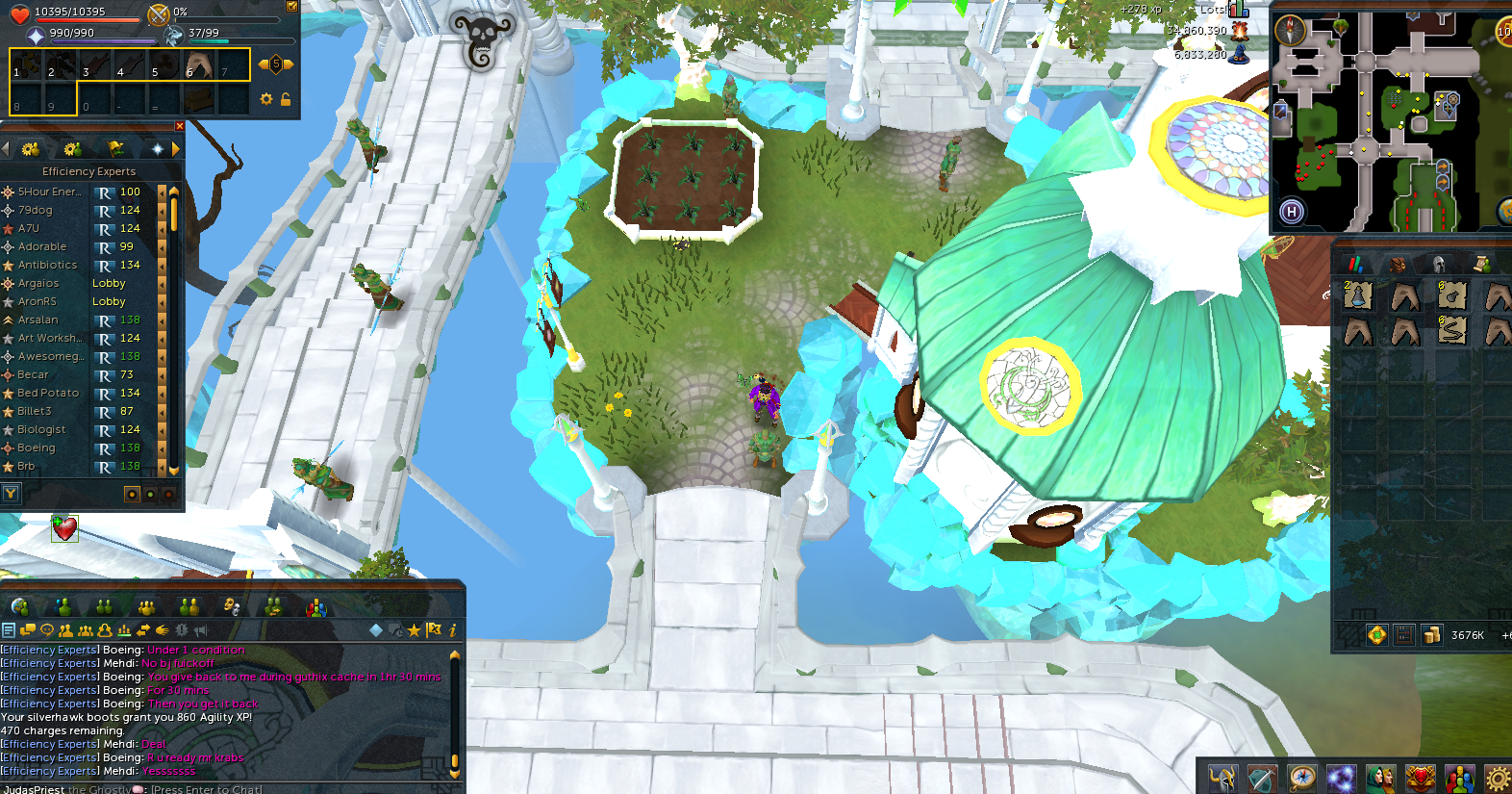The width and height of the screenshot is (1512, 794).
Task: Open the money pouch coin icon near the action bar
Action: click(x=1432, y=634)
